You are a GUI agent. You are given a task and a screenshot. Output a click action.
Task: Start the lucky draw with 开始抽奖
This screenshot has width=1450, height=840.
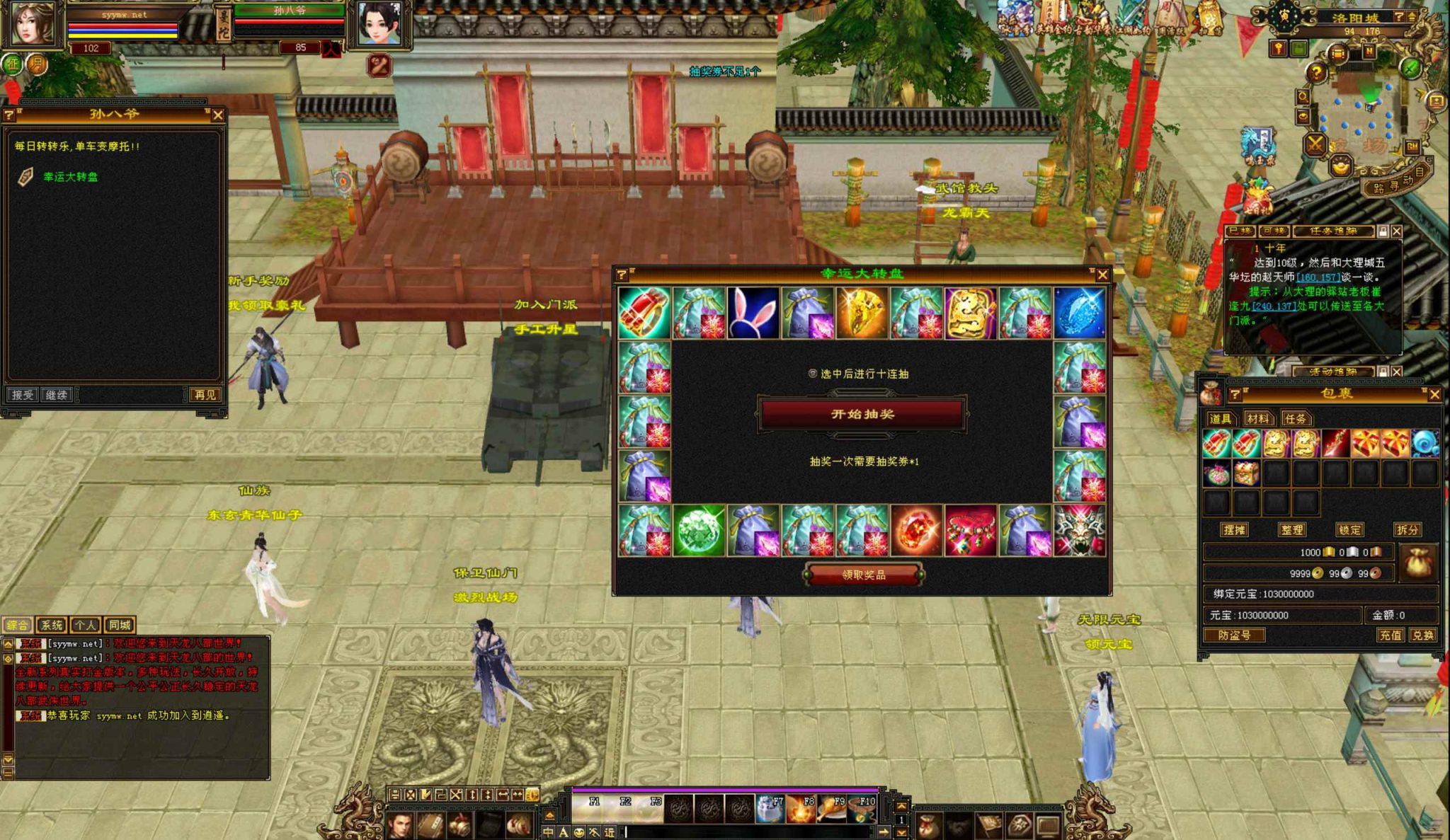click(862, 414)
